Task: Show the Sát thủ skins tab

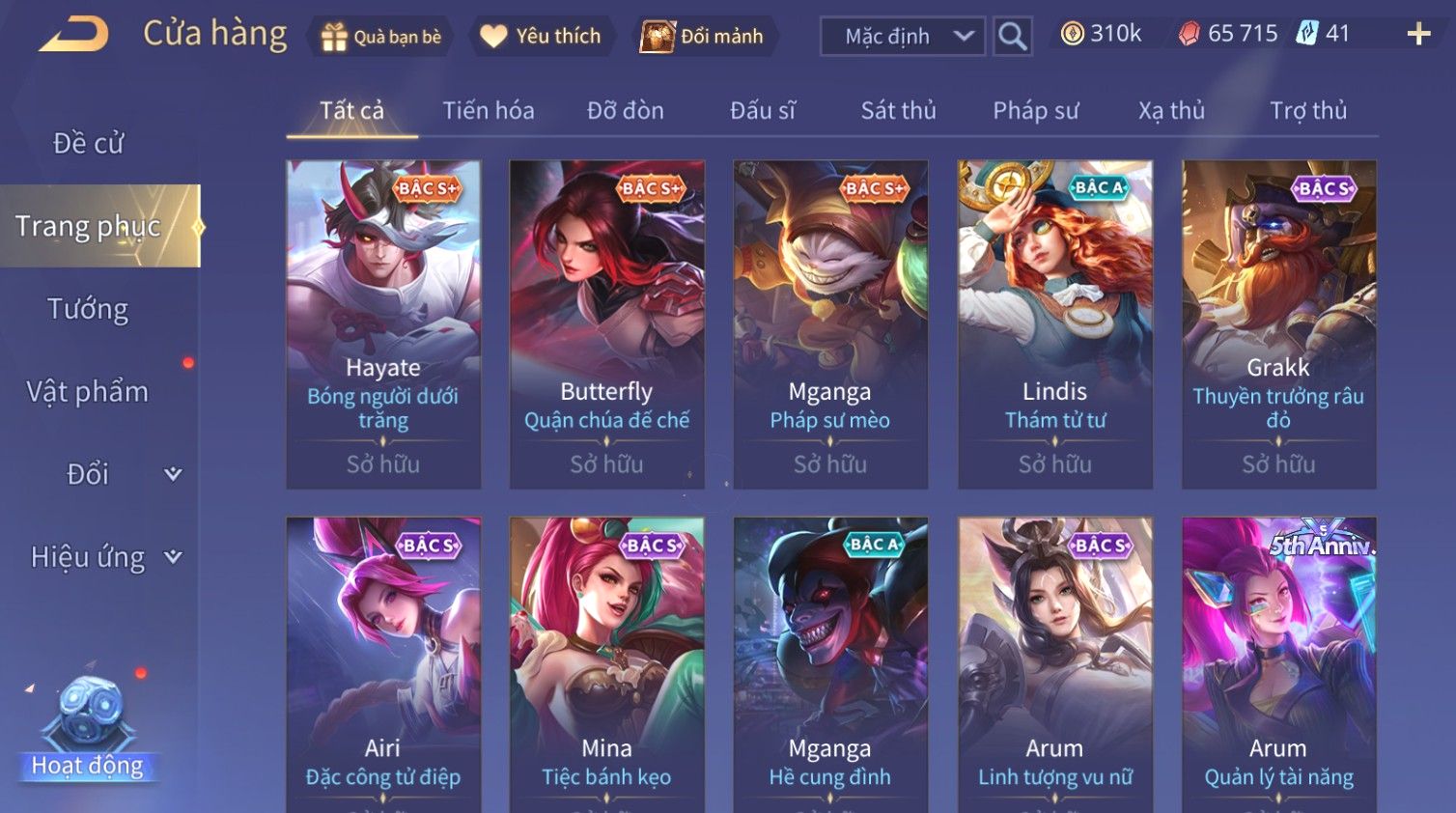Action: [x=898, y=111]
